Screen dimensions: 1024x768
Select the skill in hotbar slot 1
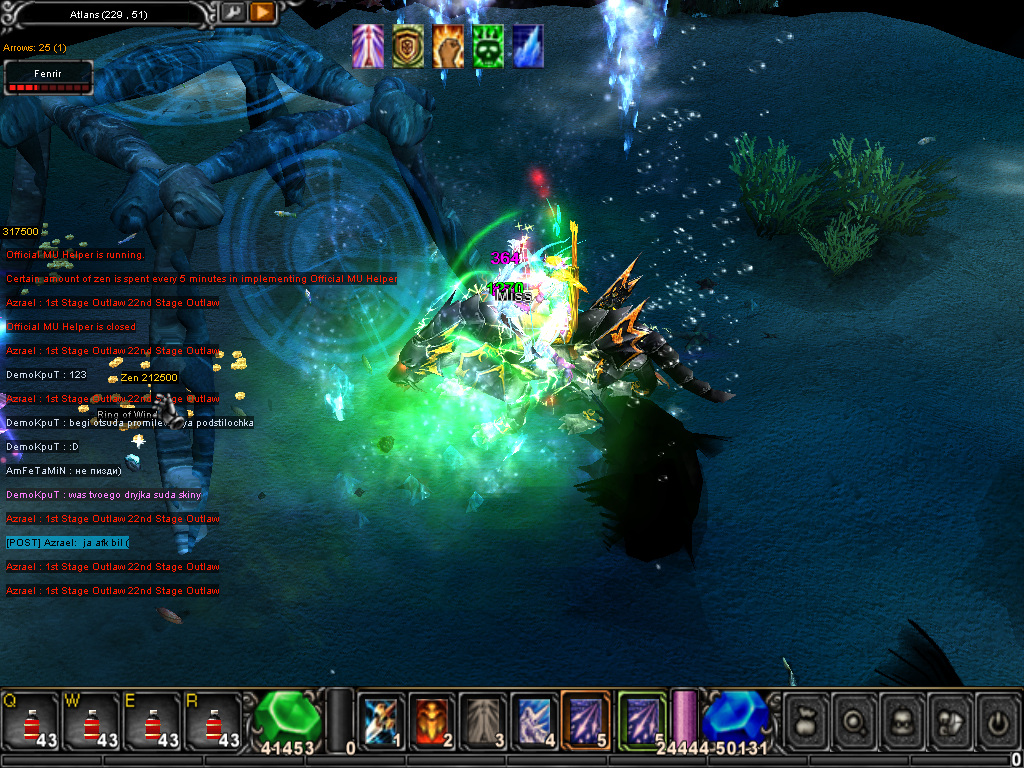tap(382, 721)
